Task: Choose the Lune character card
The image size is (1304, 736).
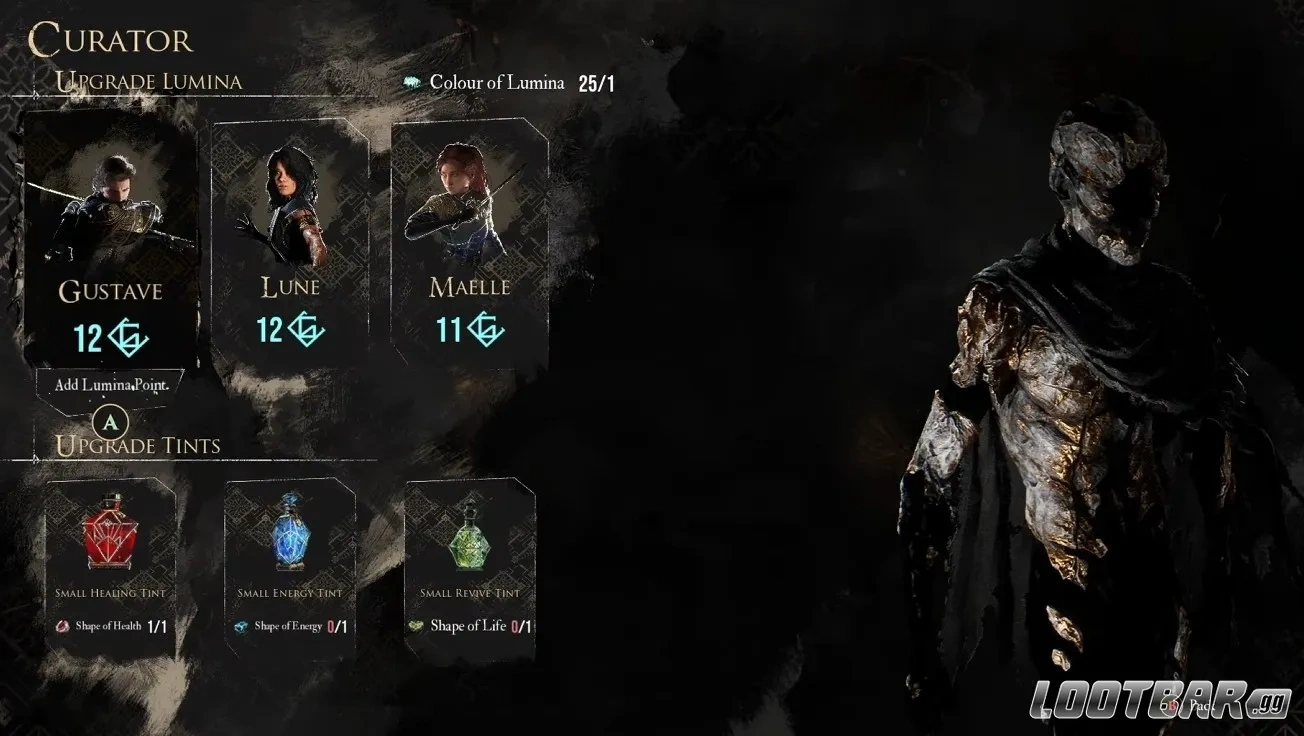Action: point(290,240)
